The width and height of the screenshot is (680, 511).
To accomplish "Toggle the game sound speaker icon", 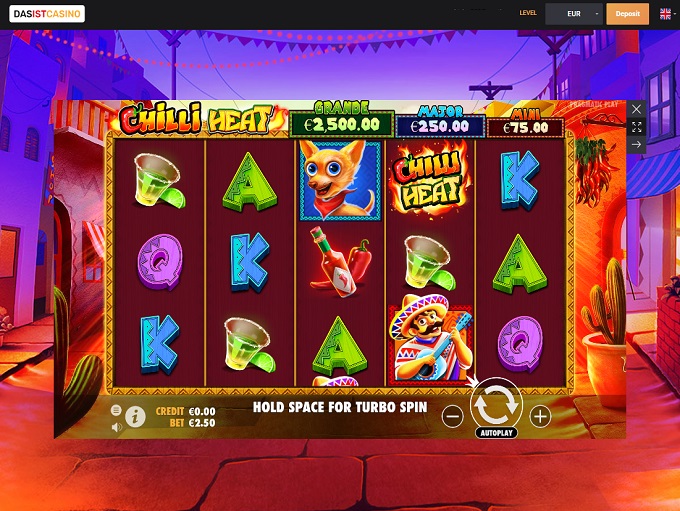I will point(116,426).
